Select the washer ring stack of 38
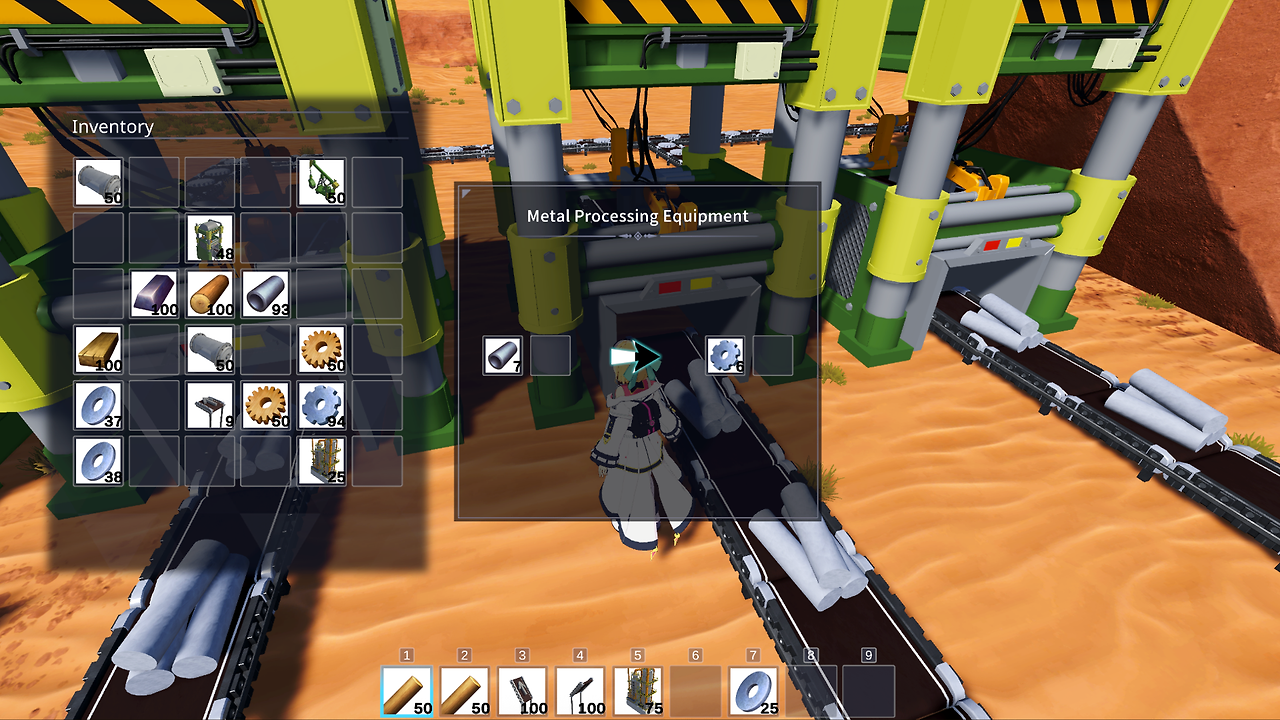1280x720 pixels. (x=98, y=462)
